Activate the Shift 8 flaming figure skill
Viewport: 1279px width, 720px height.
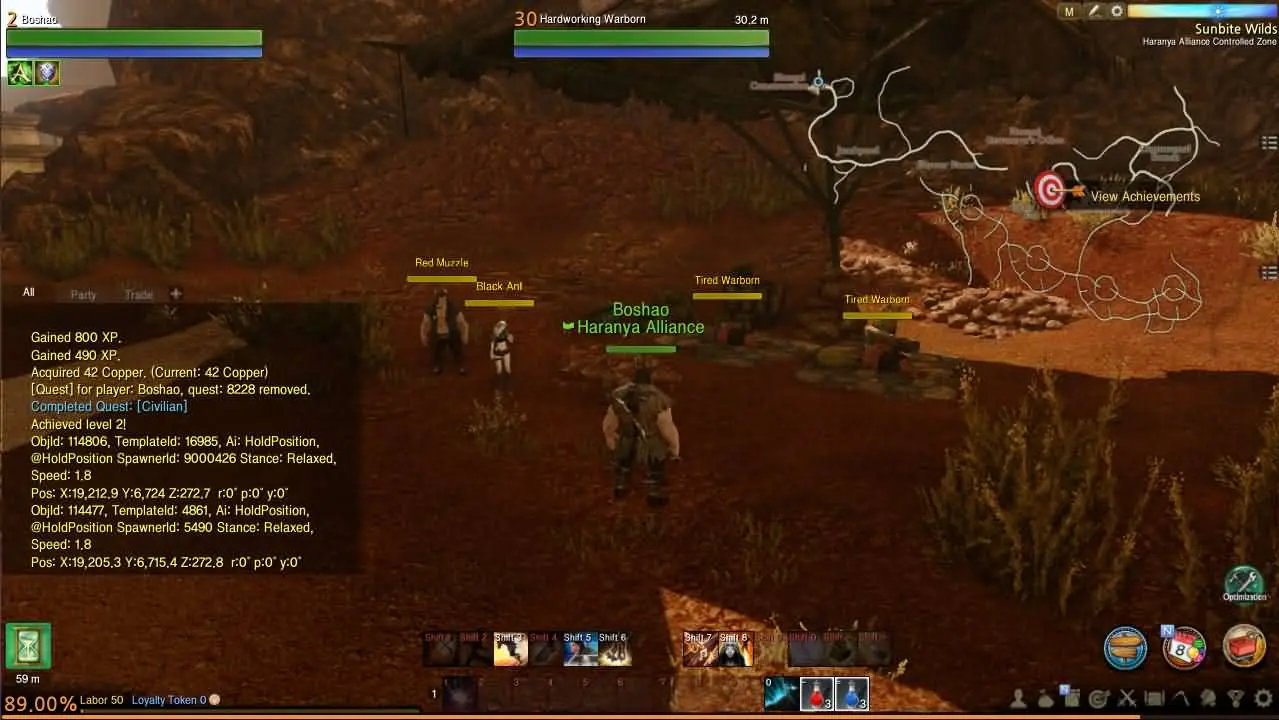(734, 650)
